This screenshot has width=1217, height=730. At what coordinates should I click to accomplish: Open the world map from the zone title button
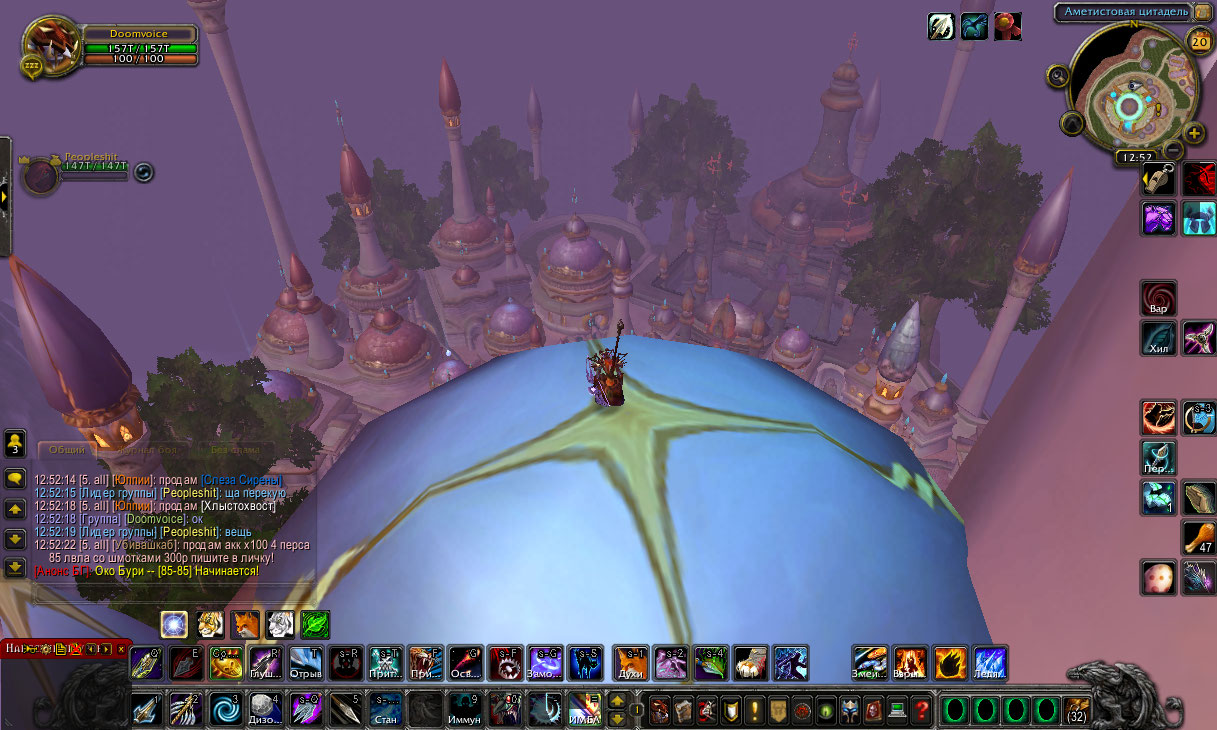click(x=1122, y=12)
